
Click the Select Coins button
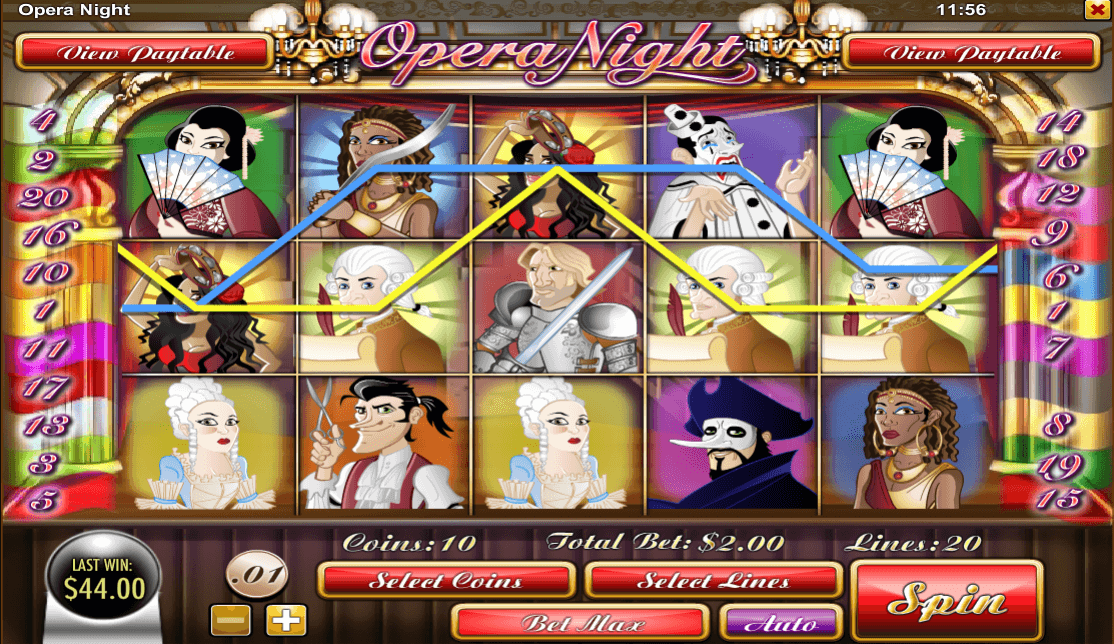point(445,580)
